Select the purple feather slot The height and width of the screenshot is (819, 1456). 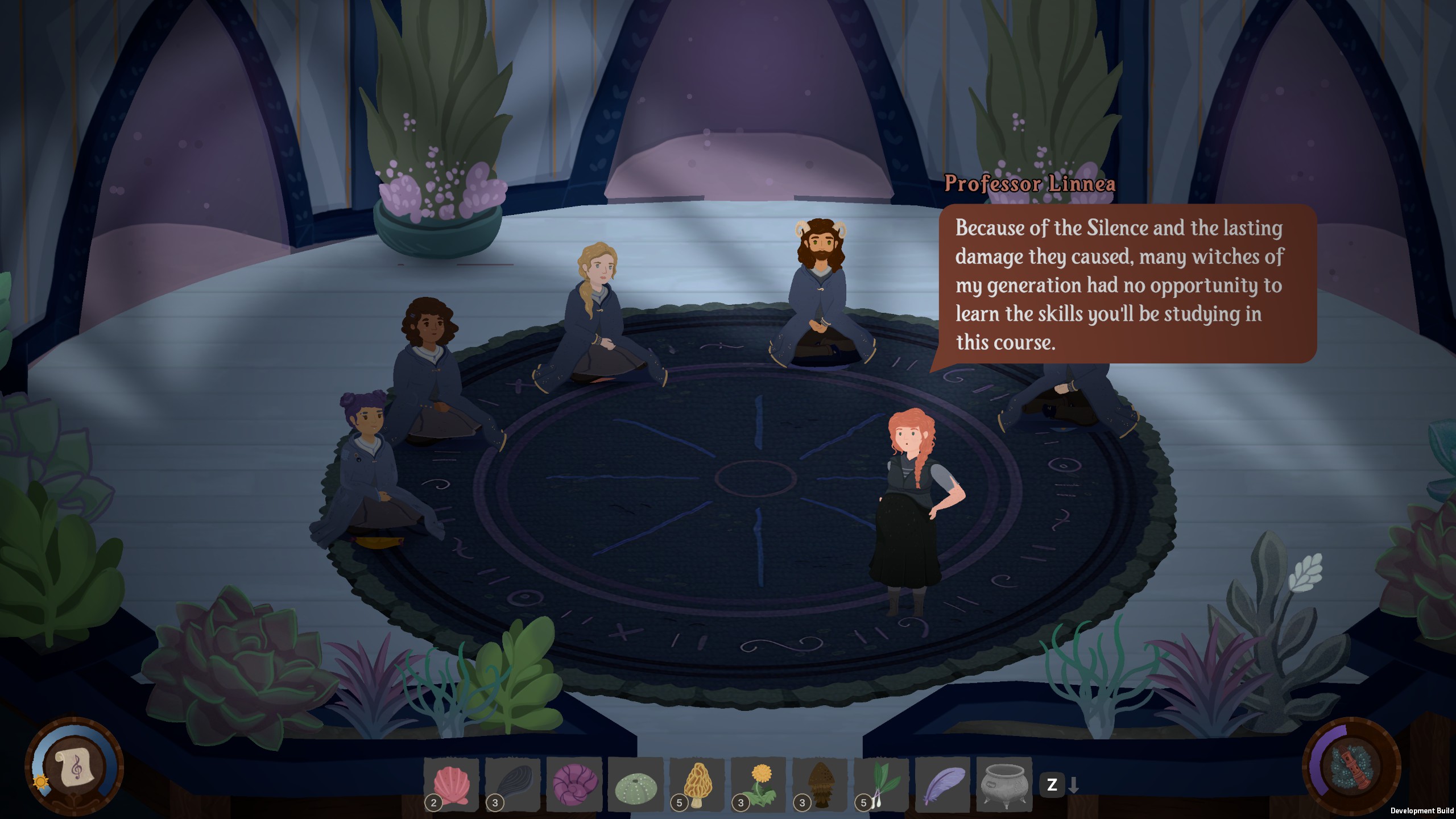(x=943, y=785)
